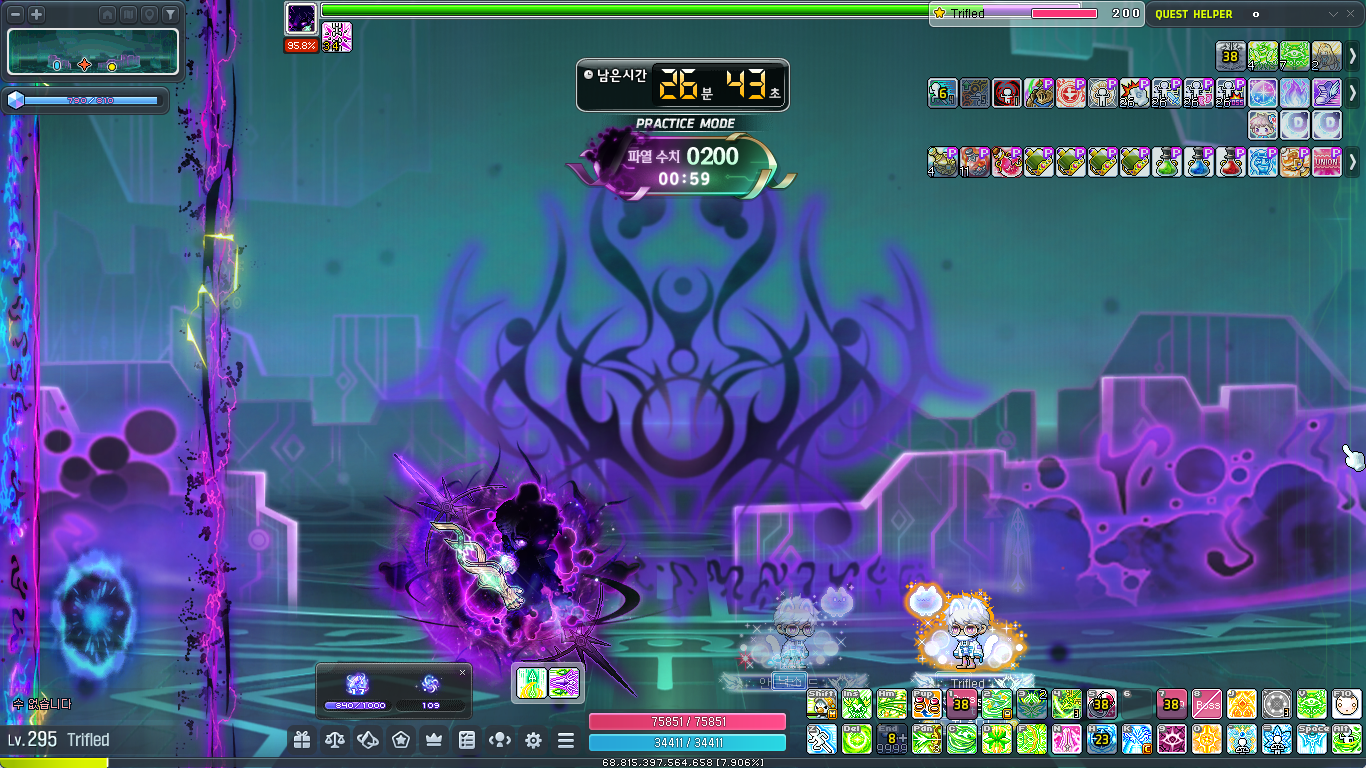The image size is (1366, 768).
Task: Activate the Shift key skill slot
Action: (x=822, y=704)
